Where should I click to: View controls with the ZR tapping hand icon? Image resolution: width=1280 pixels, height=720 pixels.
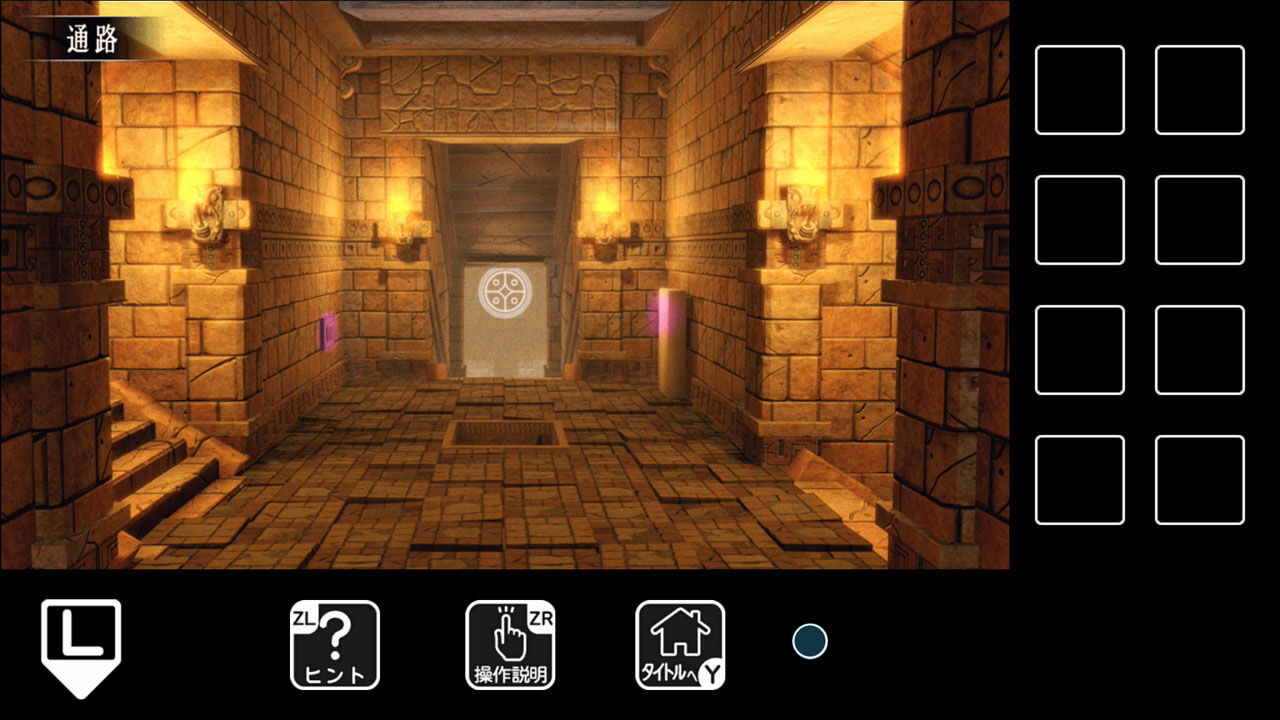point(511,644)
